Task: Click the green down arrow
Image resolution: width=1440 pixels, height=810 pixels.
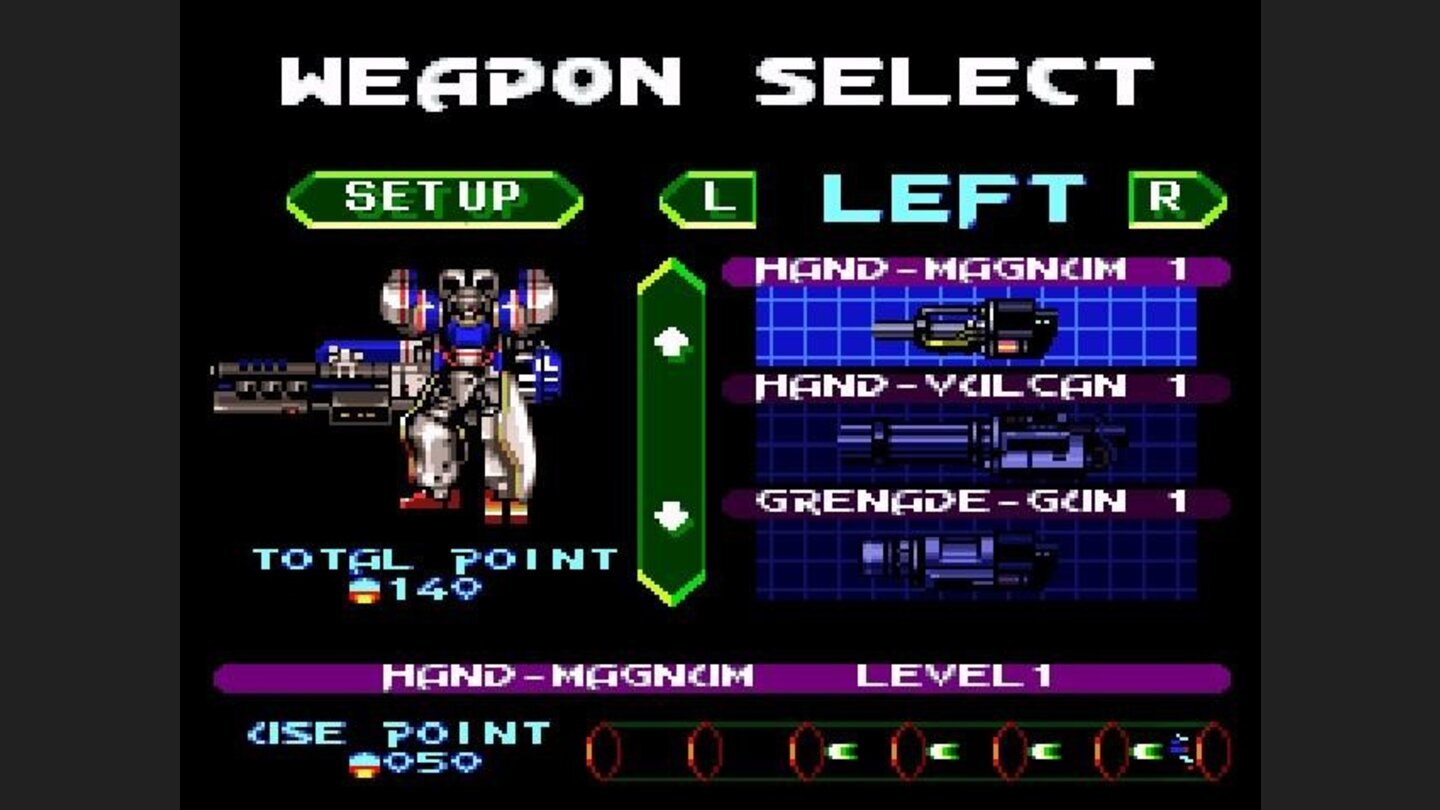Action: click(x=672, y=515)
